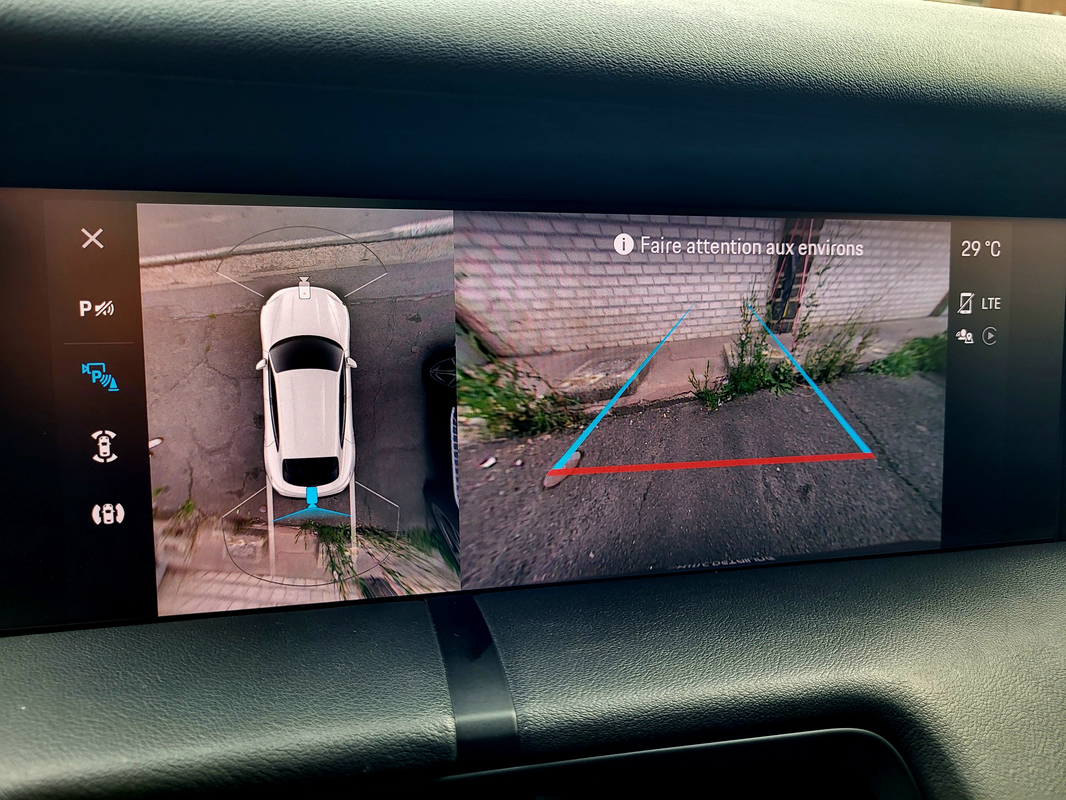Tap the no-phone connection status icon
The height and width of the screenshot is (800, 1066).
[965, 302]
